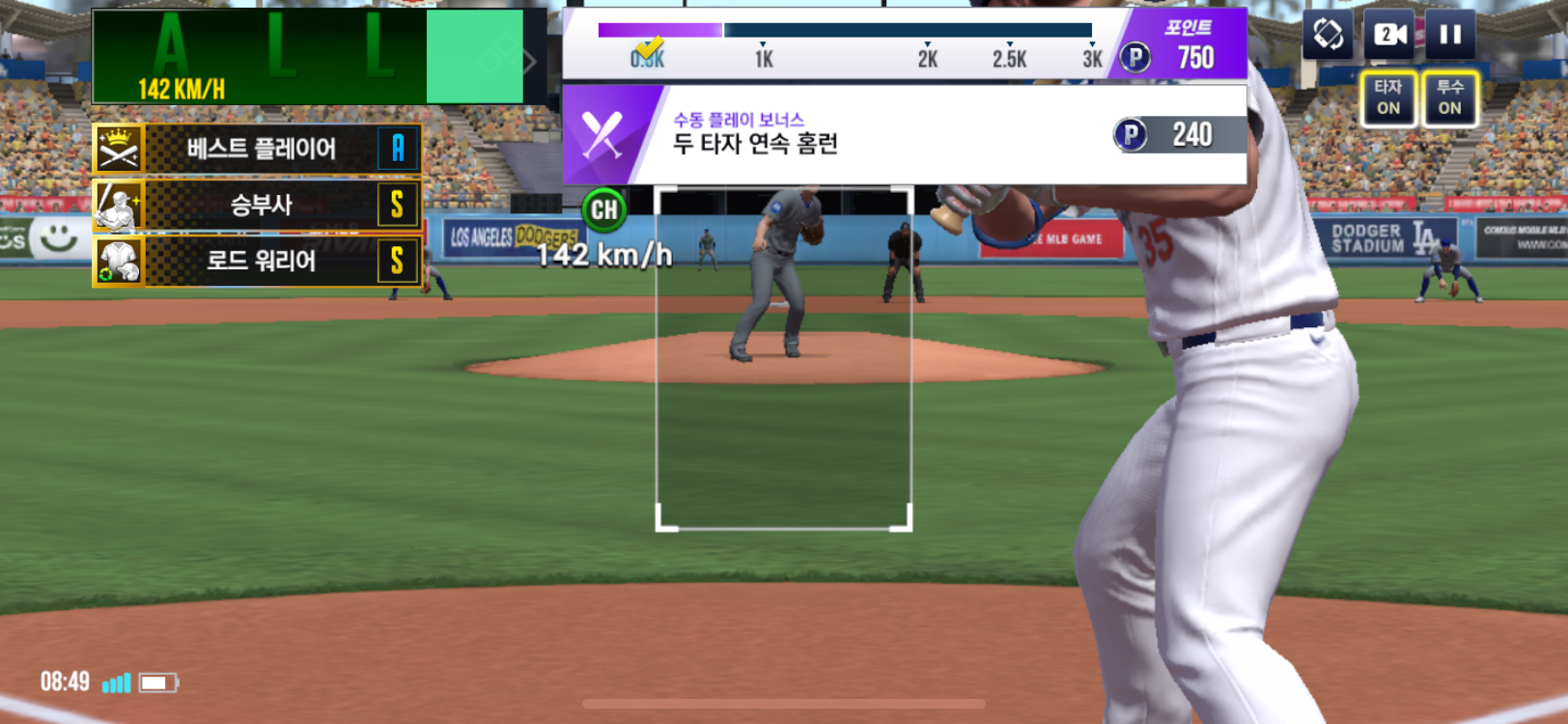
Task: Tap the screen rotation icon
Action: [x=1328, y=36]
